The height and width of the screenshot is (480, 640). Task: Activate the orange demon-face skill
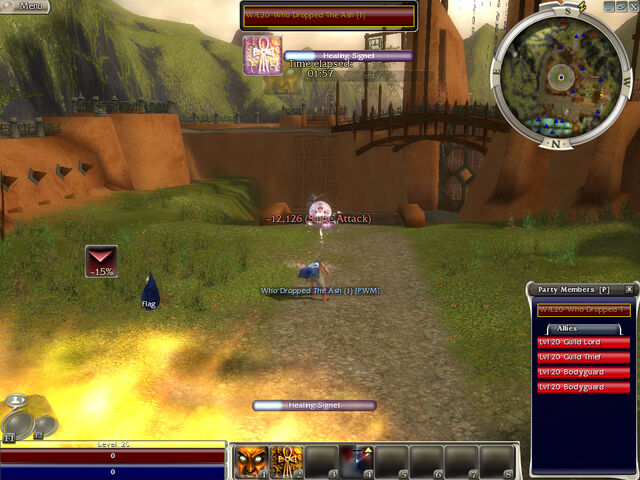pyautogui.click(x=250, y=461)
